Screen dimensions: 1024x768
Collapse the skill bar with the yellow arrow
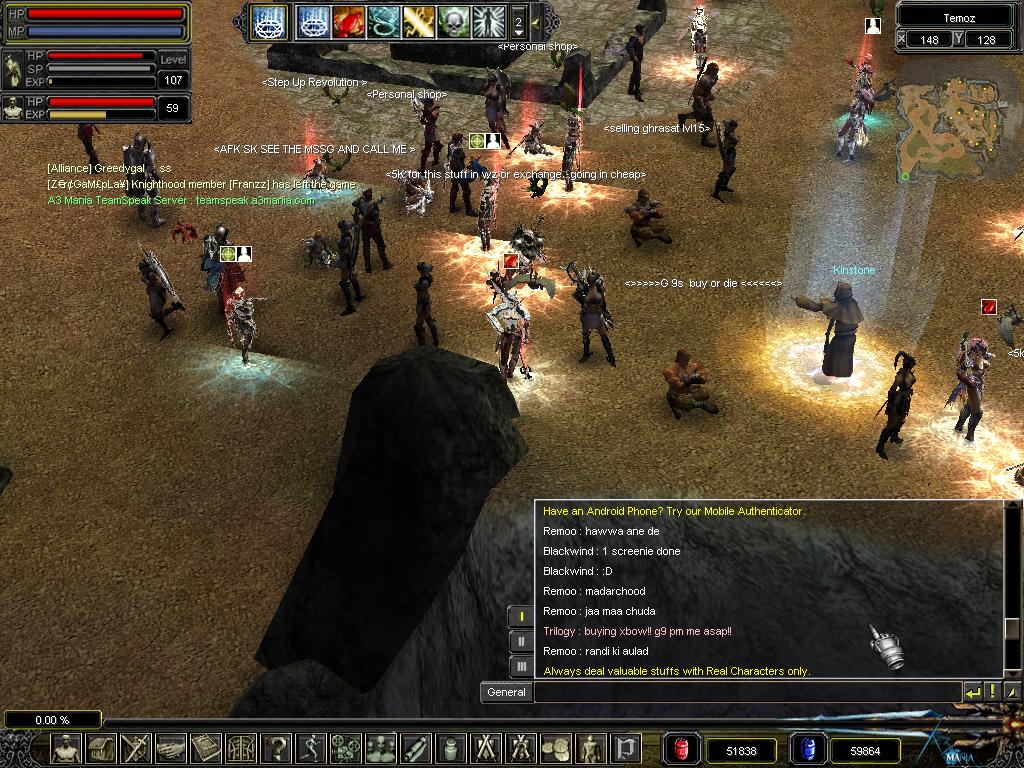pos(536,21)
